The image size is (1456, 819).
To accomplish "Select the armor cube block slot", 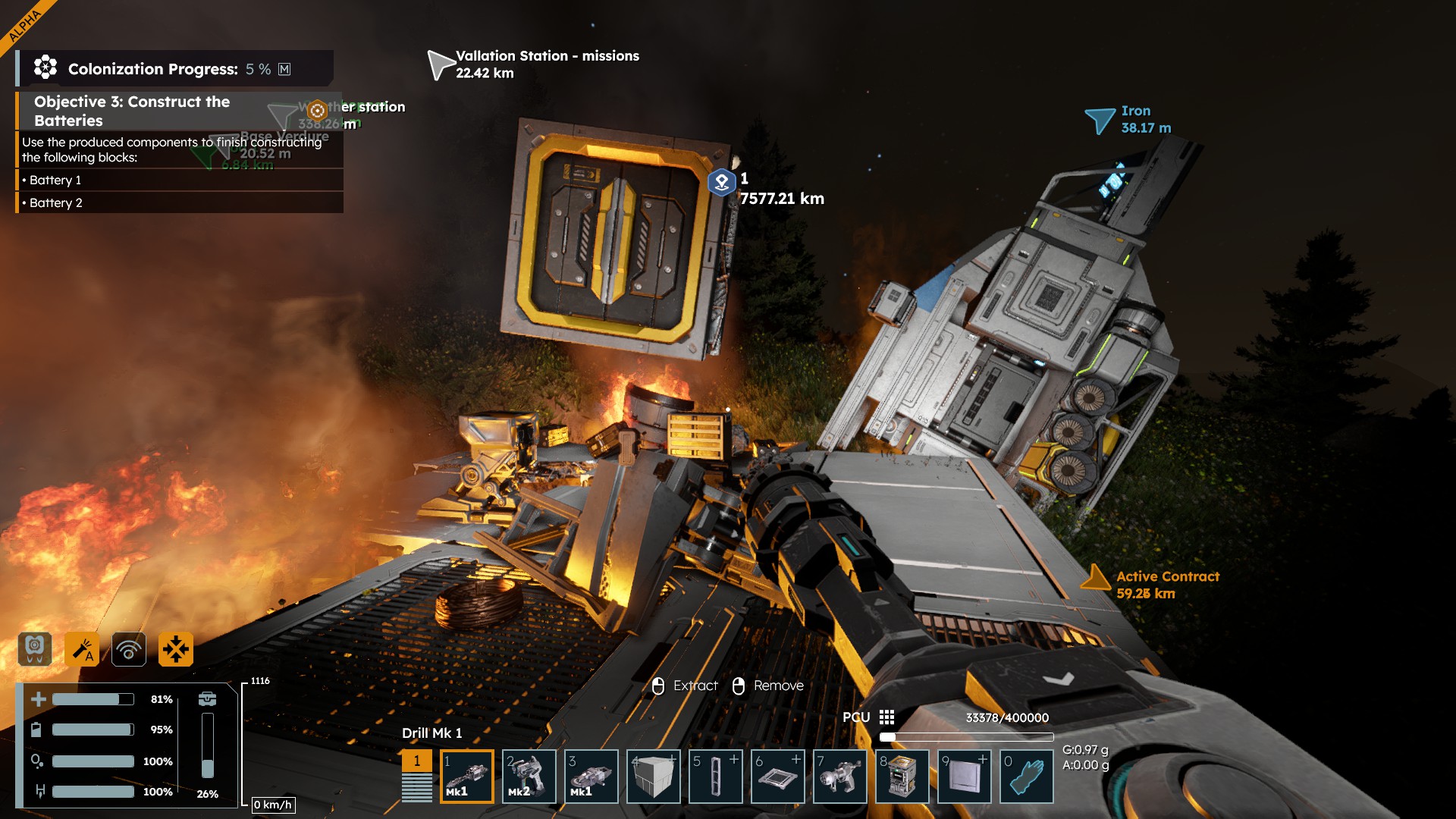I will (x=654, y=776).
